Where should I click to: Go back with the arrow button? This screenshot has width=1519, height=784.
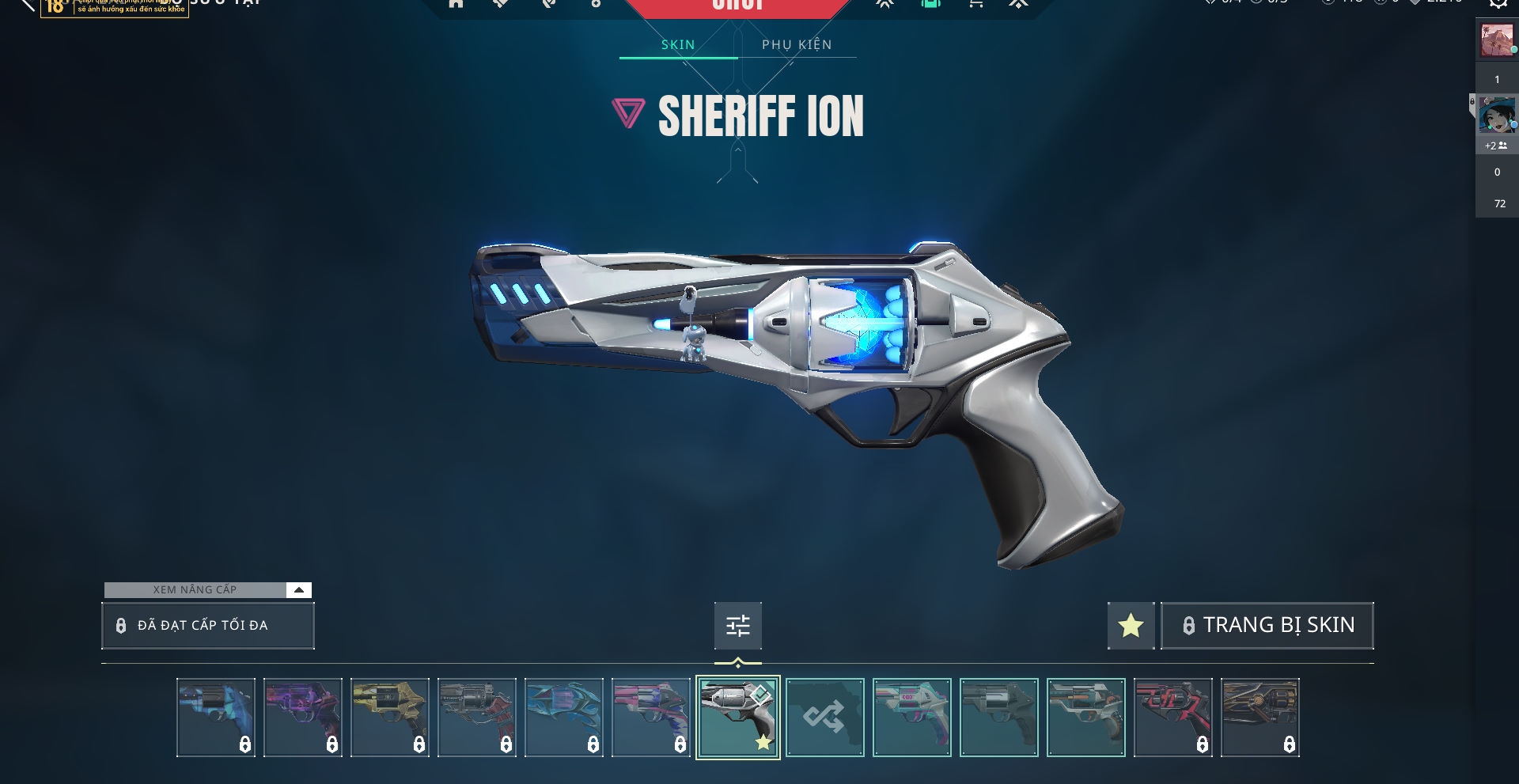[x=26, y=5]
